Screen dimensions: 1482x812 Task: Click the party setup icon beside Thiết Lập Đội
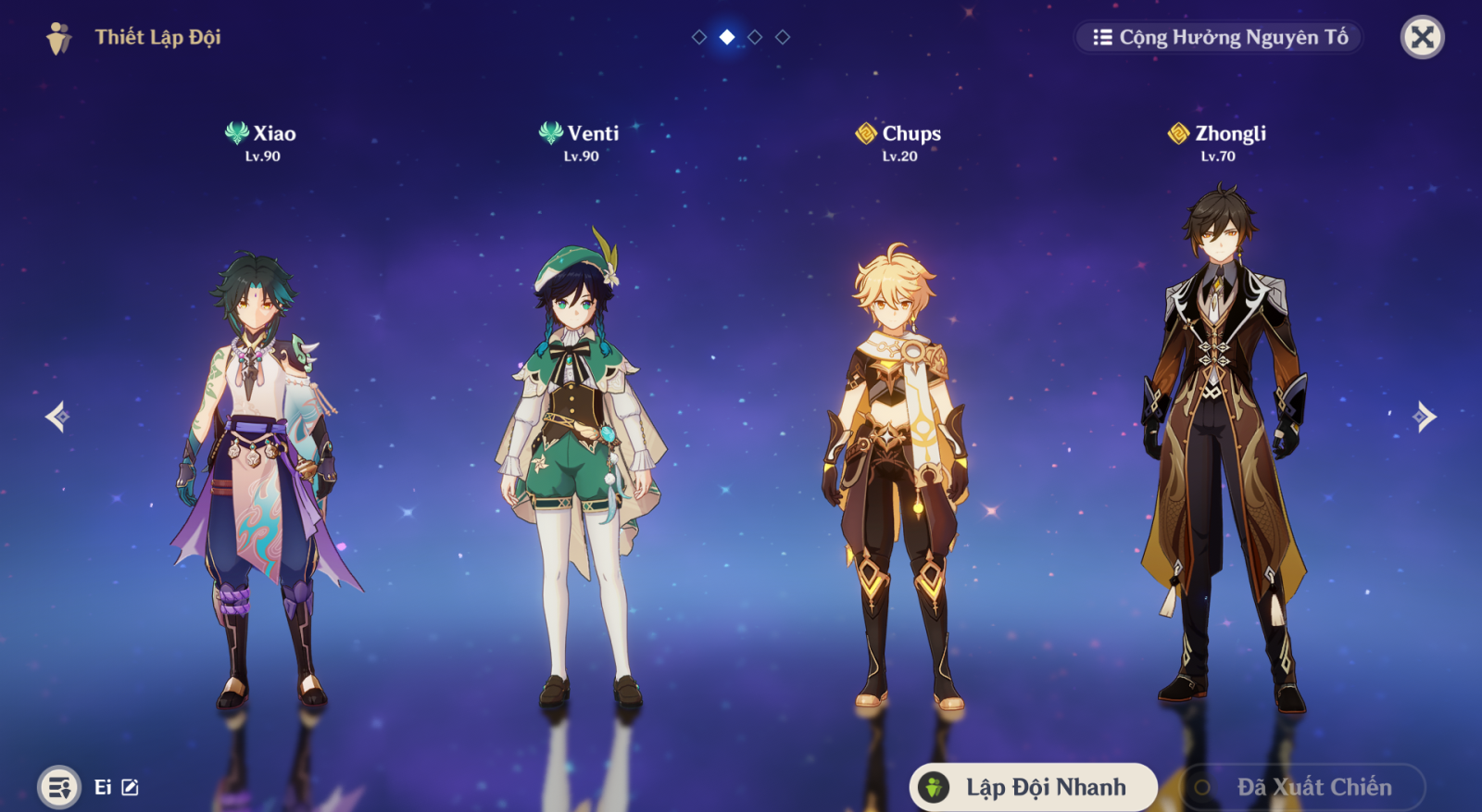point(57,38)
